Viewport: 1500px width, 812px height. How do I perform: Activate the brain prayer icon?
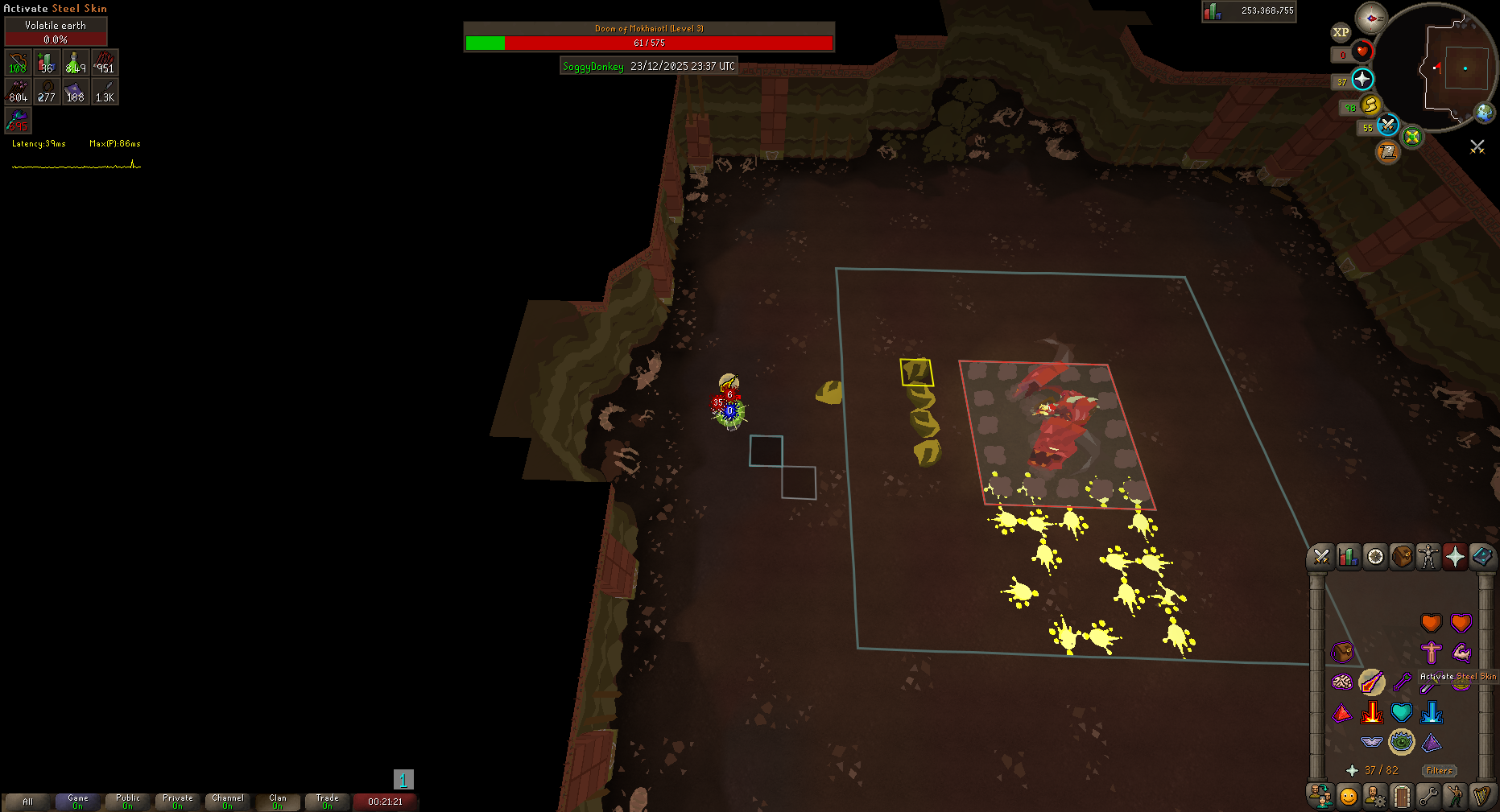[1341, 682]
